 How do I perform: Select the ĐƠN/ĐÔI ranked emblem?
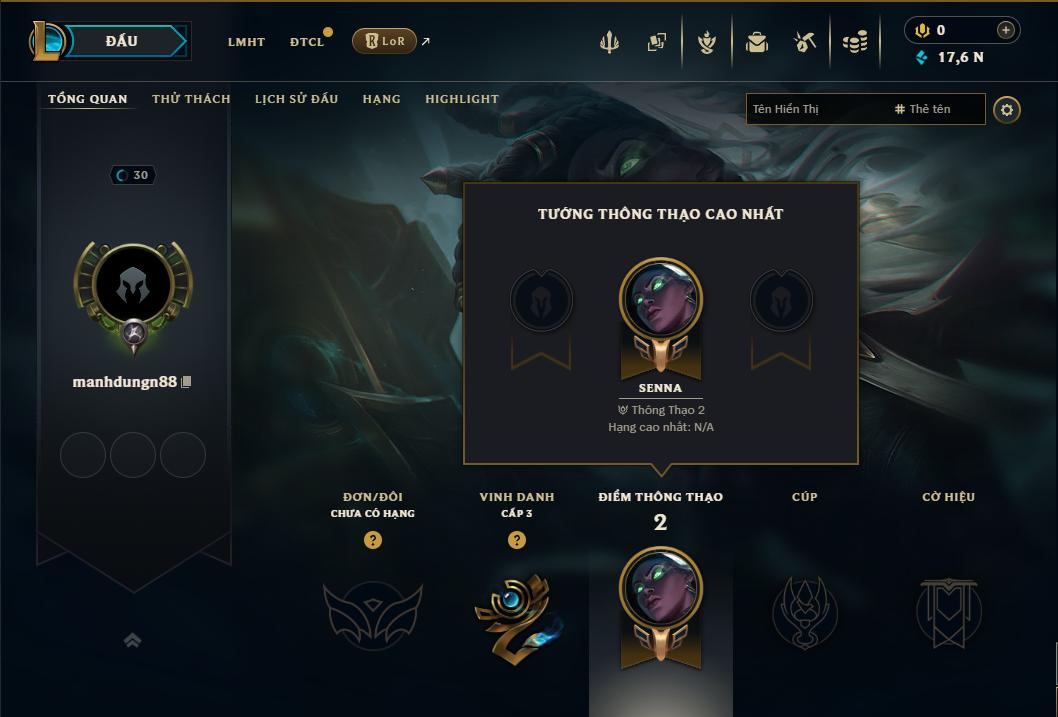pyautogui.click(x=373, y=613)
